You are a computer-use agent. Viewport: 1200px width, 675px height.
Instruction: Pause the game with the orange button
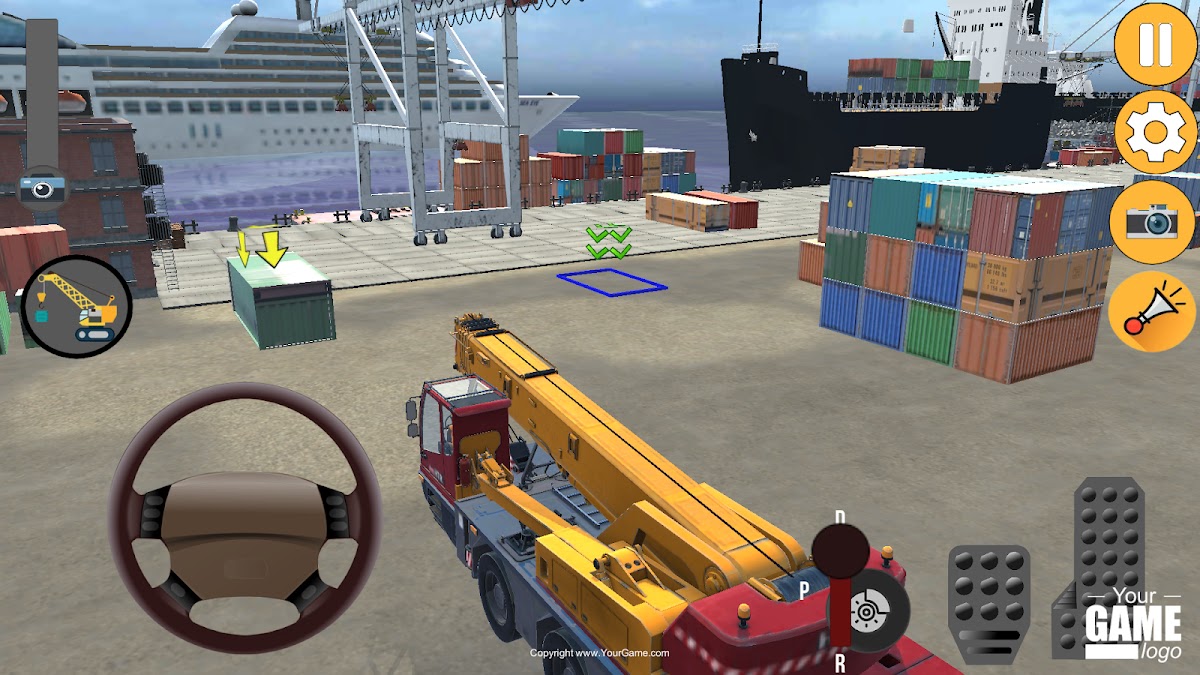[x=1154, y=43]
